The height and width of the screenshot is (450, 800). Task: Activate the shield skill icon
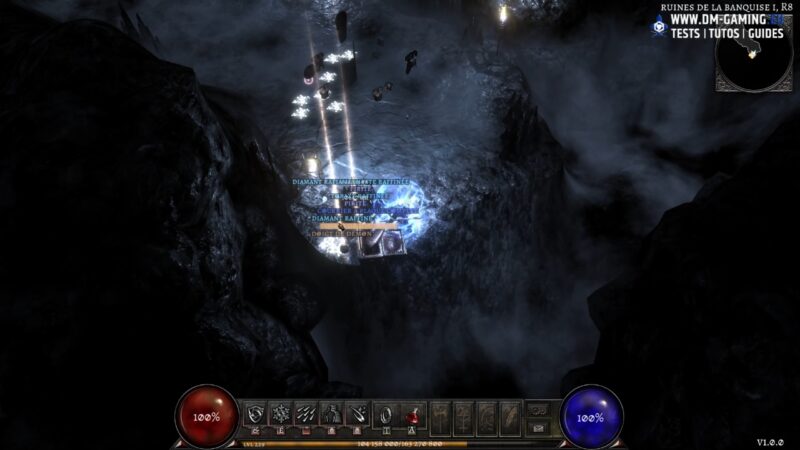pyautogui.click(x=256, y=414)
